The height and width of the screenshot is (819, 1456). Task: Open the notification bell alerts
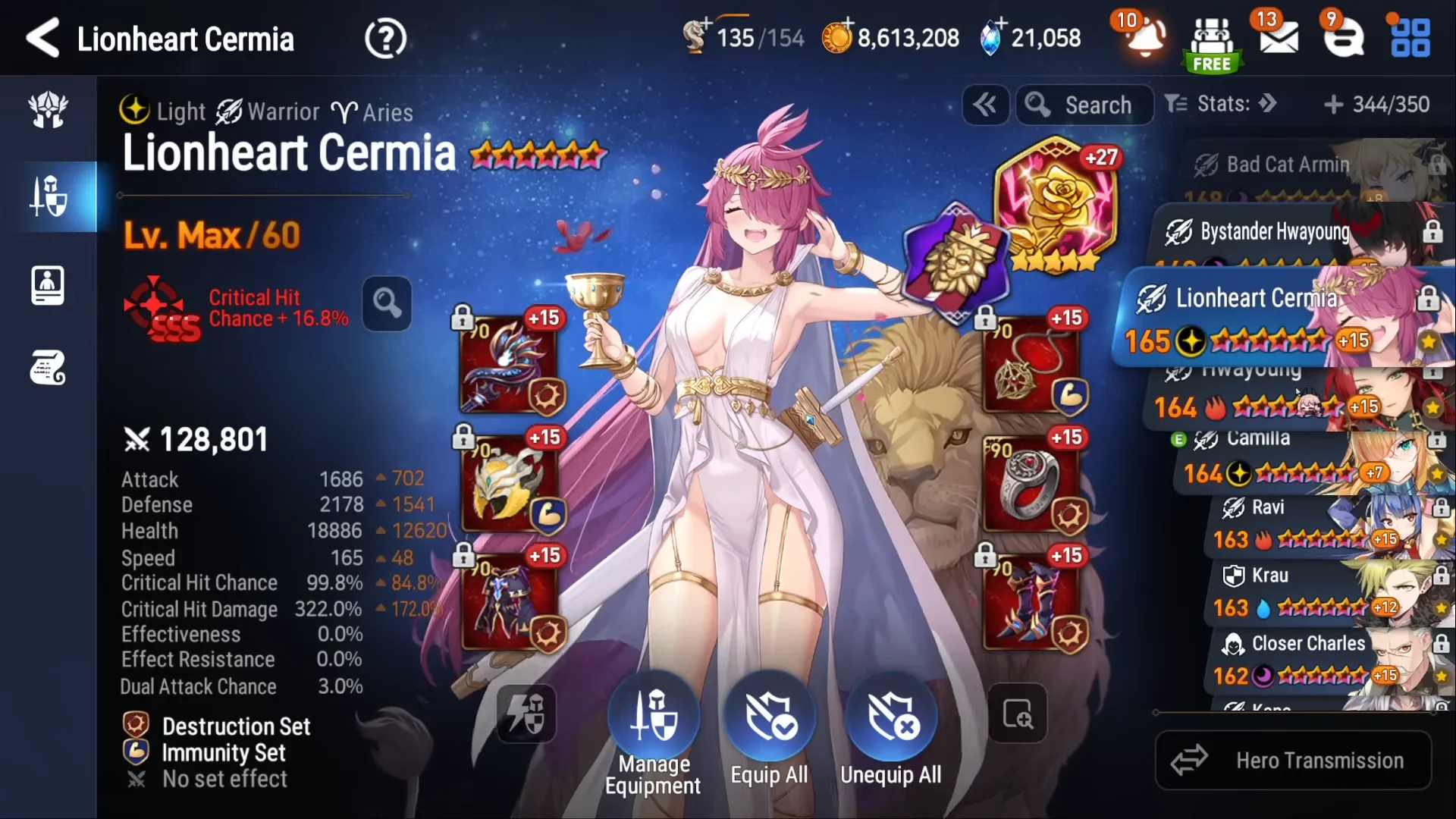(1145, 38)
